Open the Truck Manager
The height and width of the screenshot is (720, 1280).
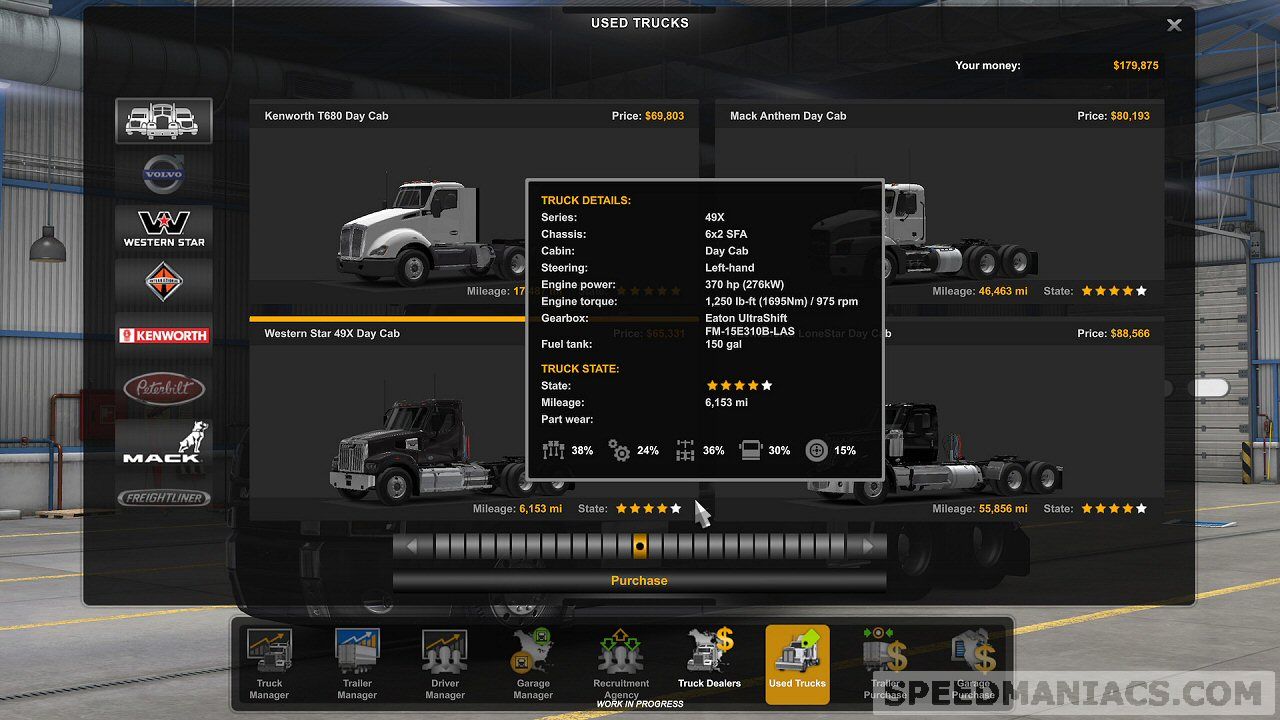269,663
